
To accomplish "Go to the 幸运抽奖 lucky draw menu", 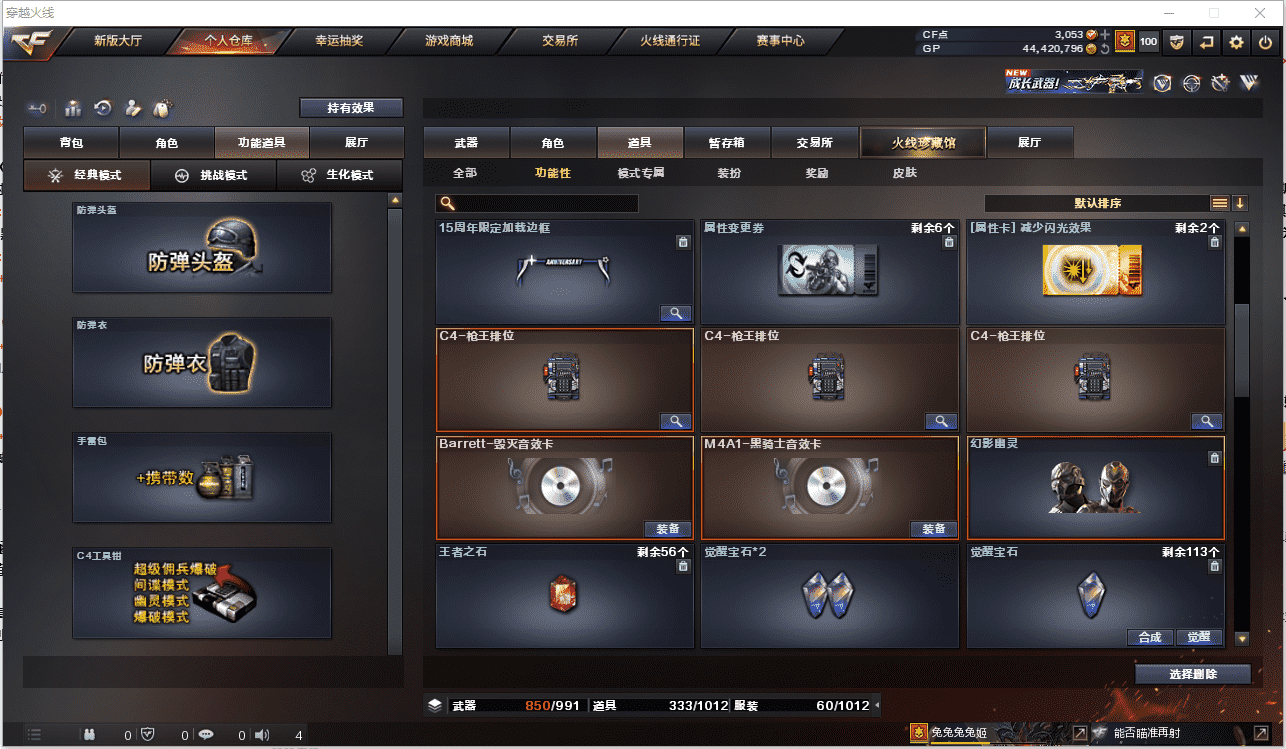I will coord(339,41).
